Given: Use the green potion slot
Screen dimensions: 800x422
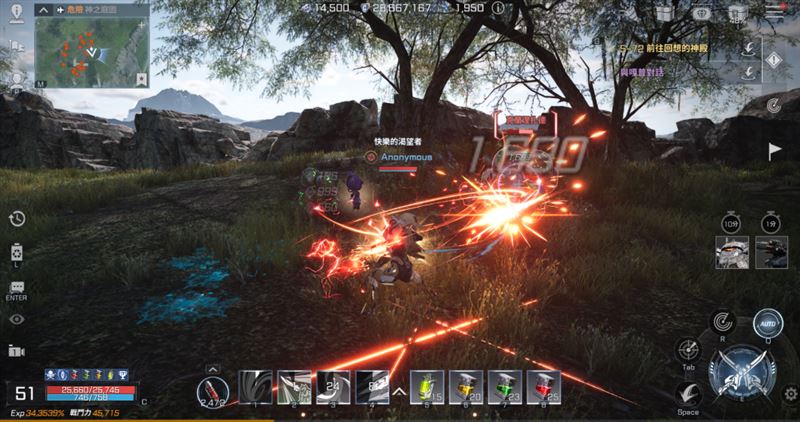Looking at the screenshot, I should point(504,388).
